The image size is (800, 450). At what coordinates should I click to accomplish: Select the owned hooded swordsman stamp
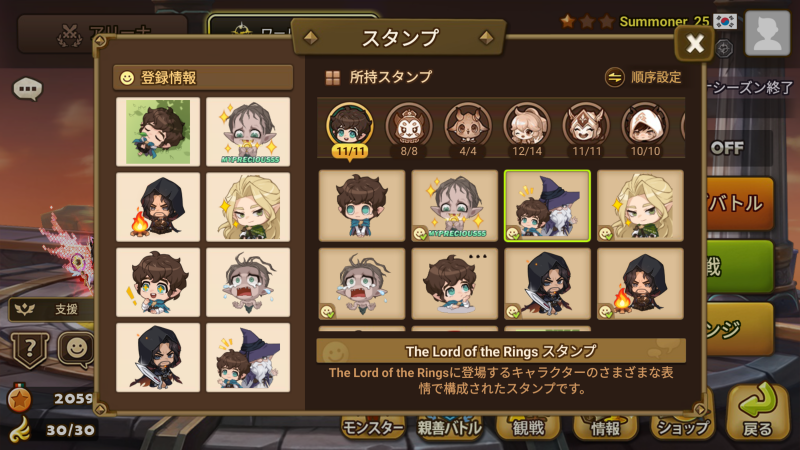547,283
